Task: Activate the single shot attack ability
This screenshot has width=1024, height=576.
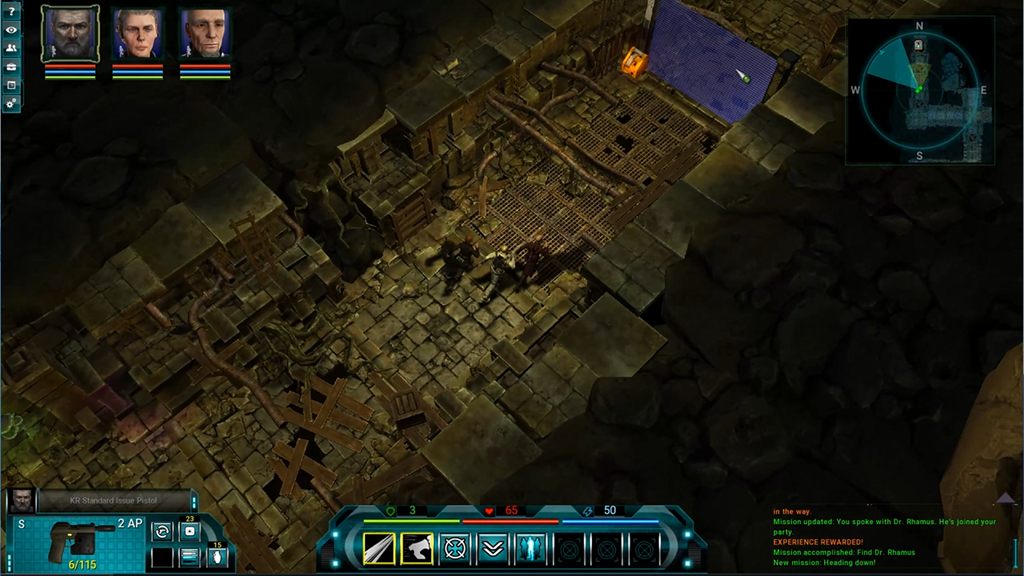Action: click(380, 548)
